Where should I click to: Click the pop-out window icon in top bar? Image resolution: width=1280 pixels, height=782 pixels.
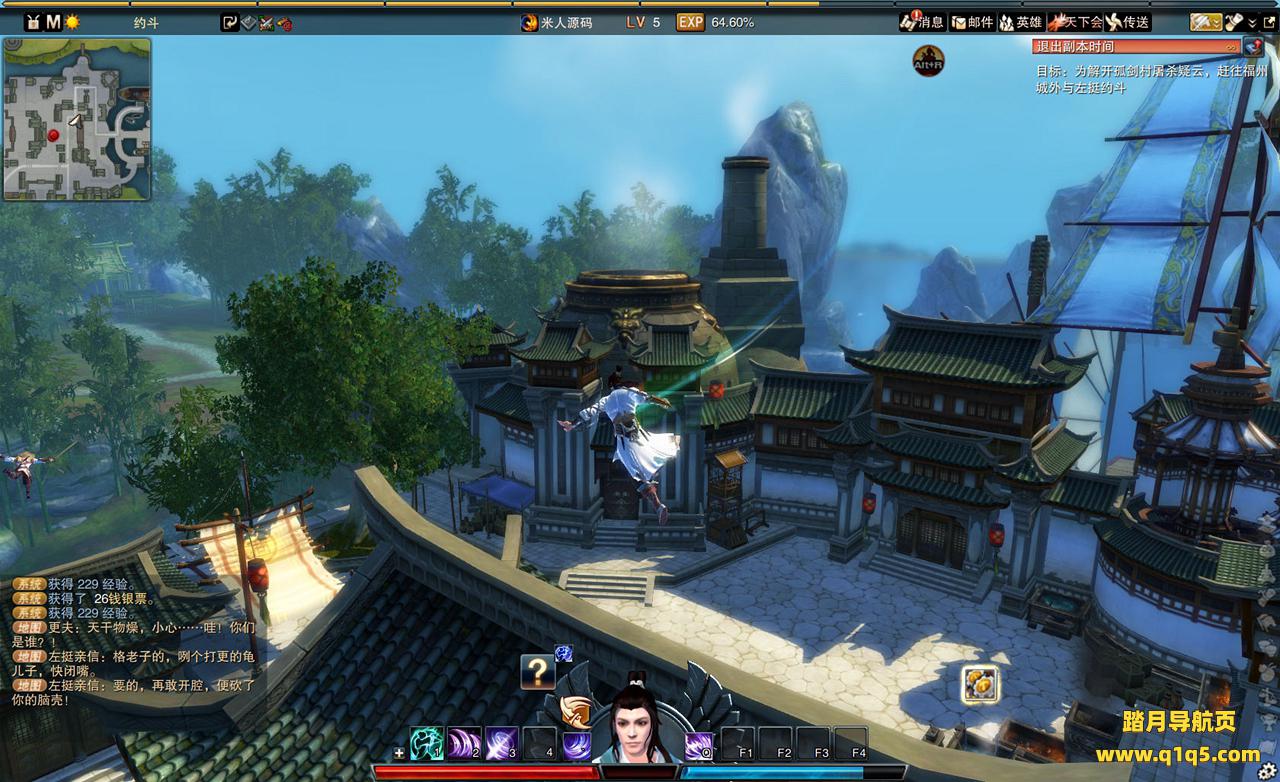1270,22
